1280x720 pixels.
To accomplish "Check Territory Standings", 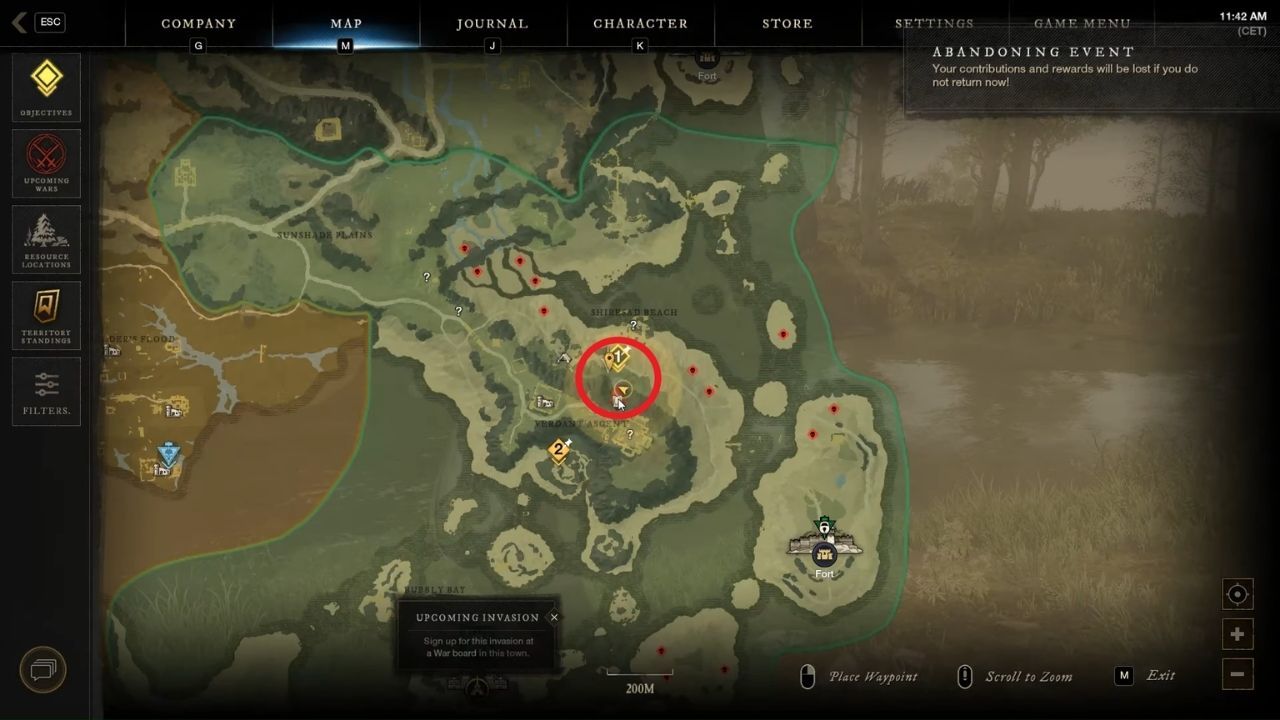I will click(x=45, y=315).
